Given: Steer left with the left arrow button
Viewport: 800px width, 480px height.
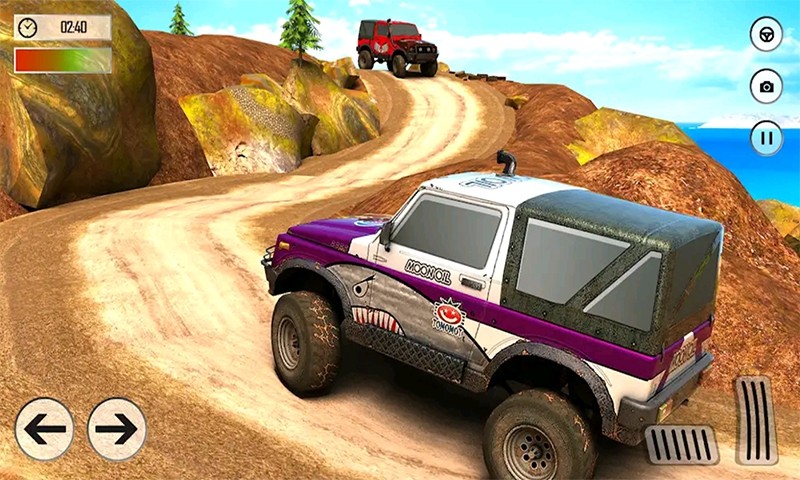Looking at the screenshot, I should point(44,429).
